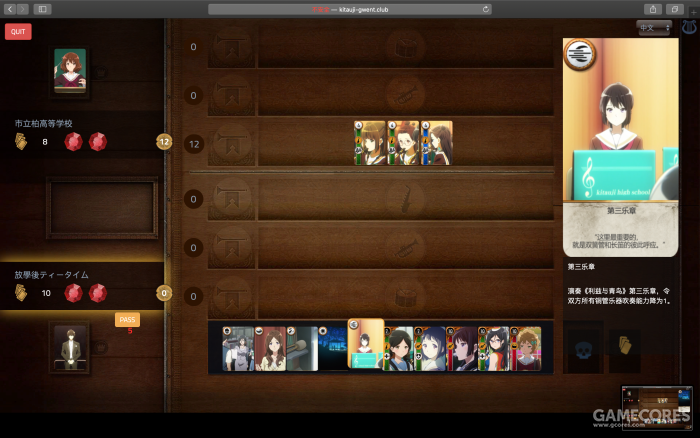This screenshot has width=700, height=438.
Task: Quit the match with the red QUIT button
Action: pos(17,31)
